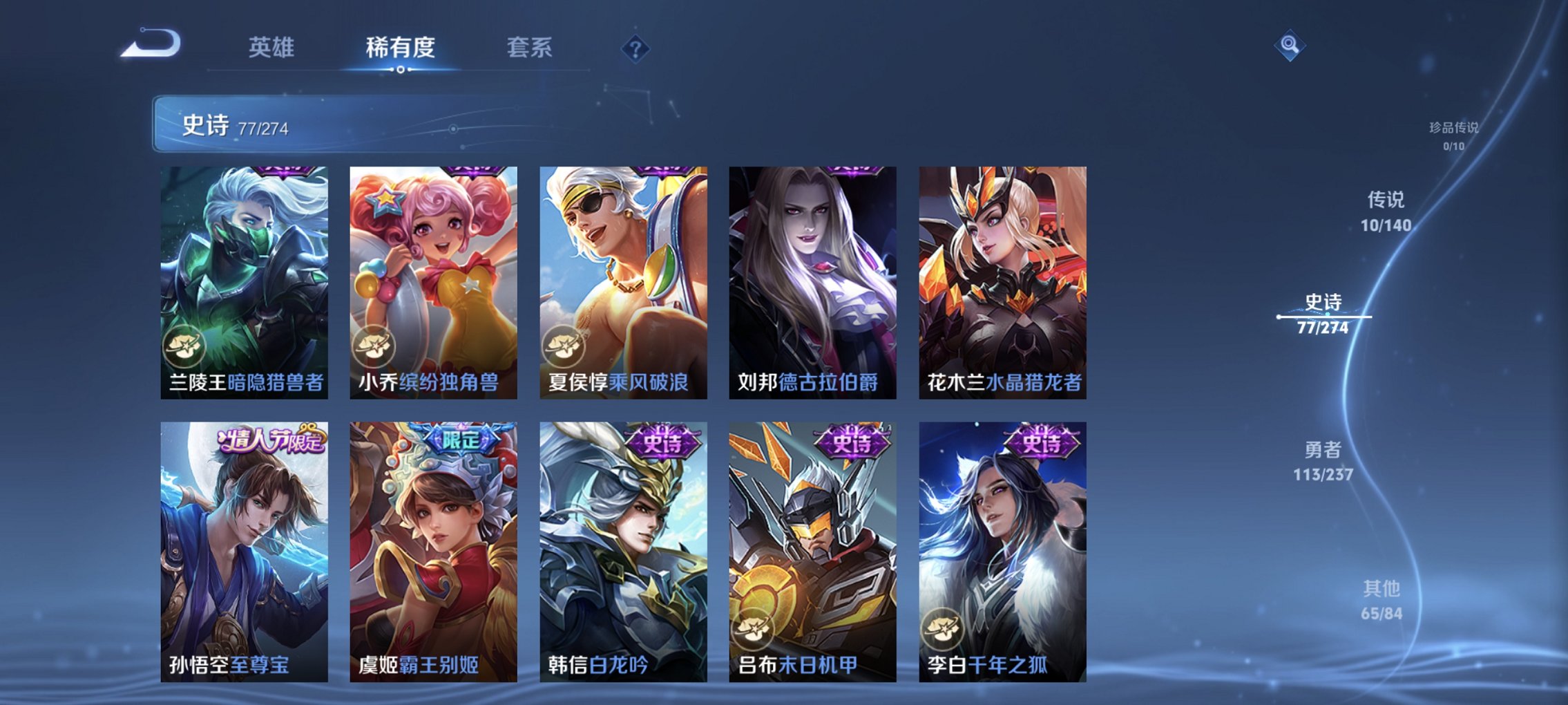Switch to the 套系 tab
Image resolution: width=1568 pixels, height=705 pixels.
click(x=528, y=48)
